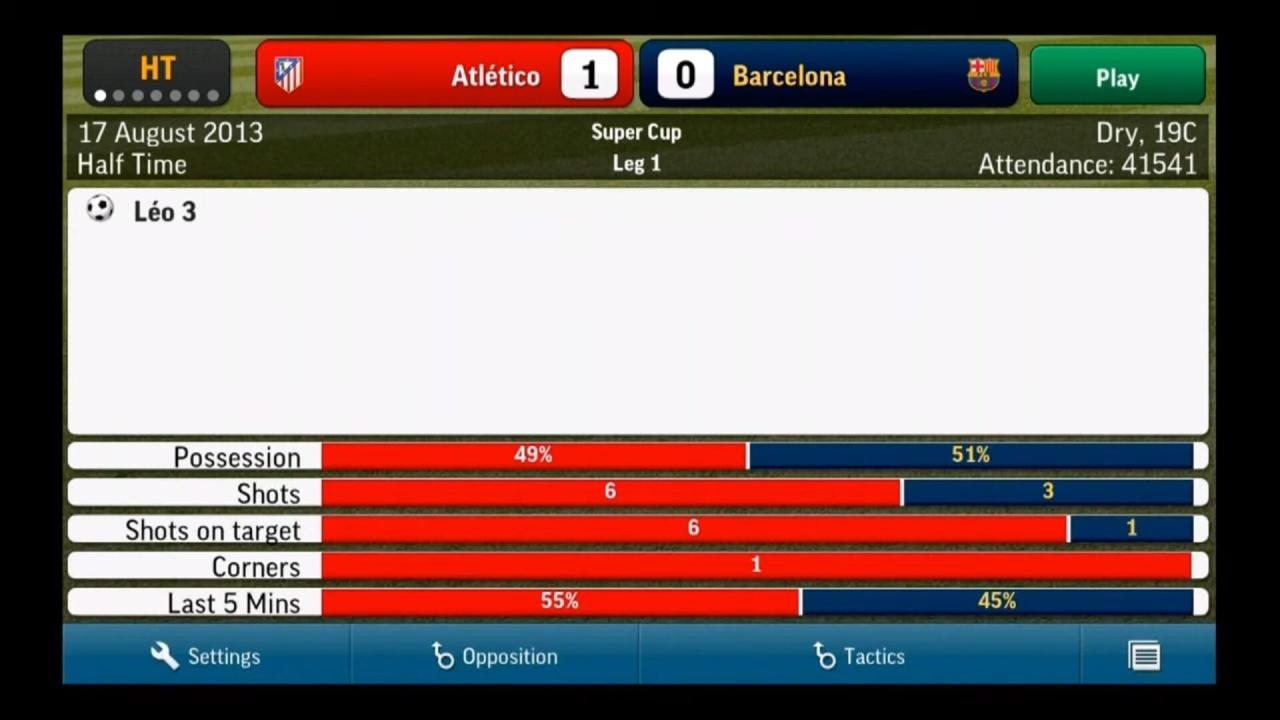Select the Barcelona team panel
1280x720 pixels.
[x=828, y=75]
